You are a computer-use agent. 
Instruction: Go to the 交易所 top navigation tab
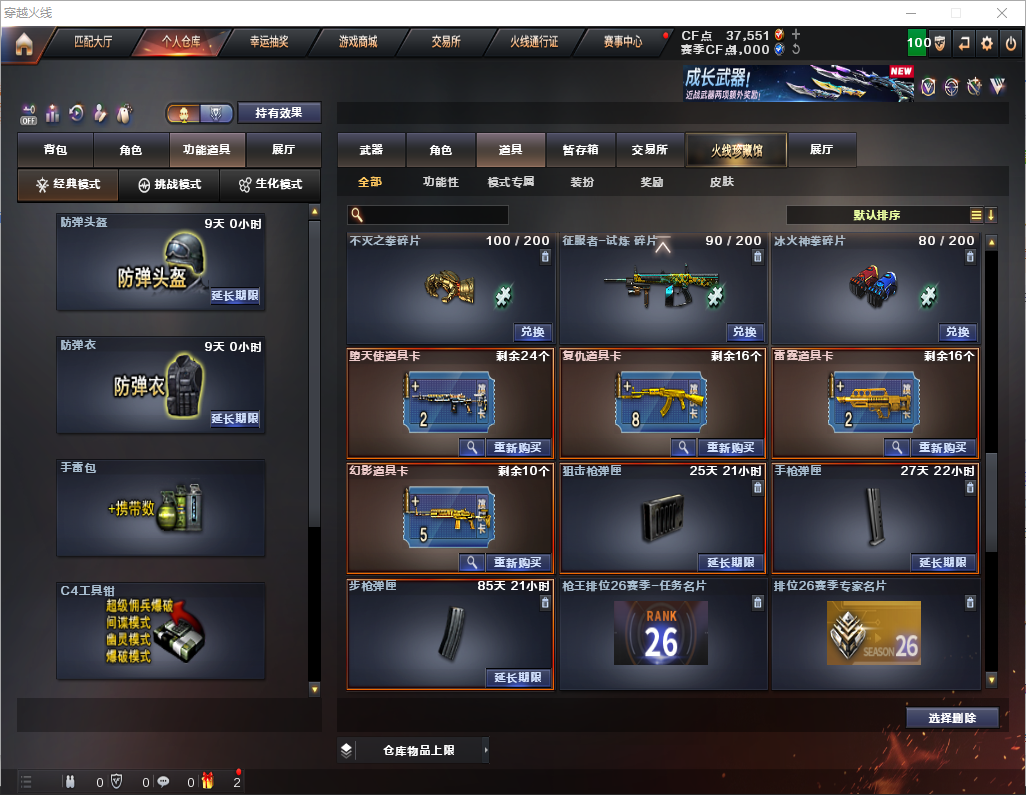click(x=446, y=42)
